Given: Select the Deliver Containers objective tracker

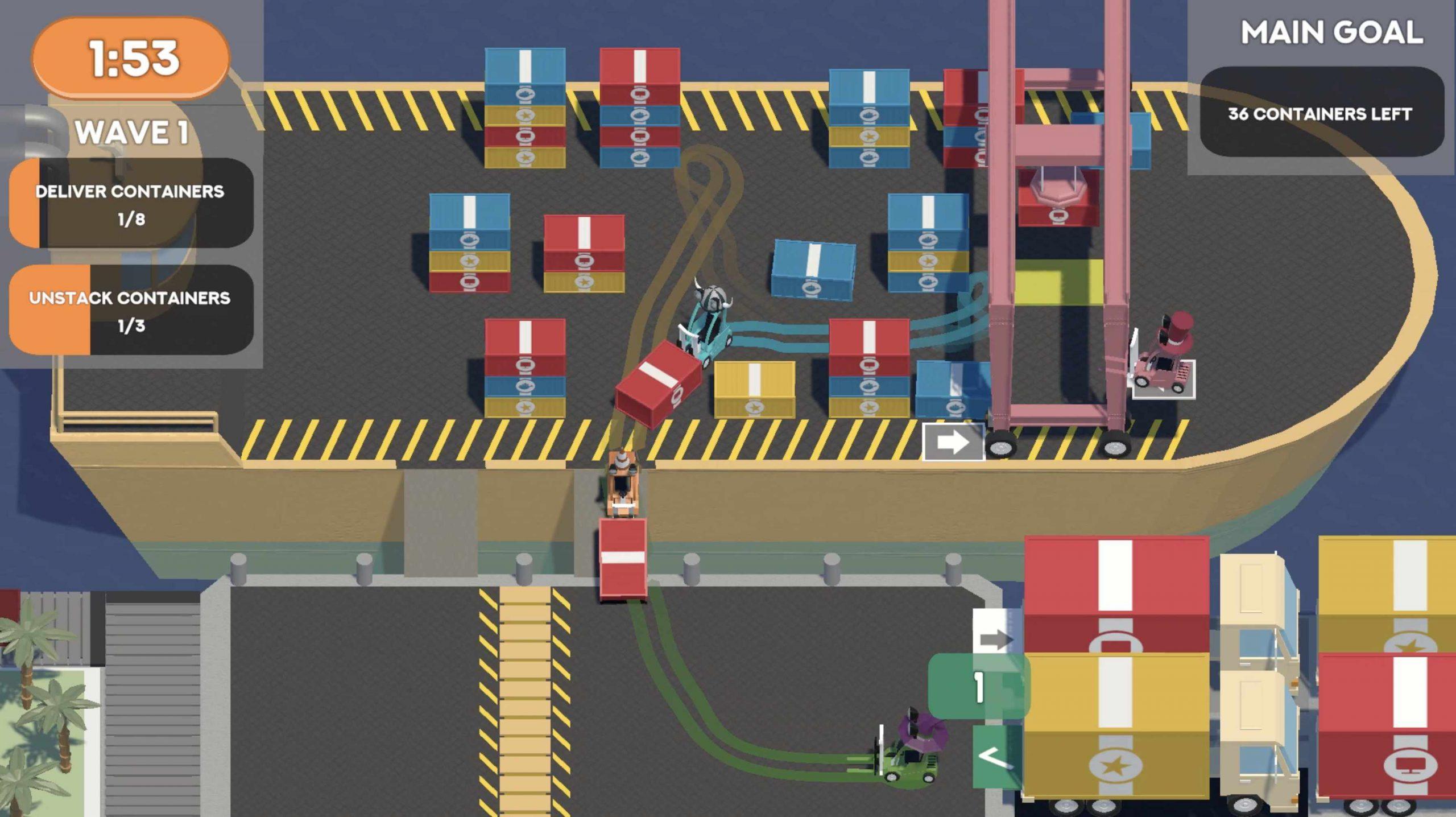Looking at the screenshot, I should coord(131,203).
